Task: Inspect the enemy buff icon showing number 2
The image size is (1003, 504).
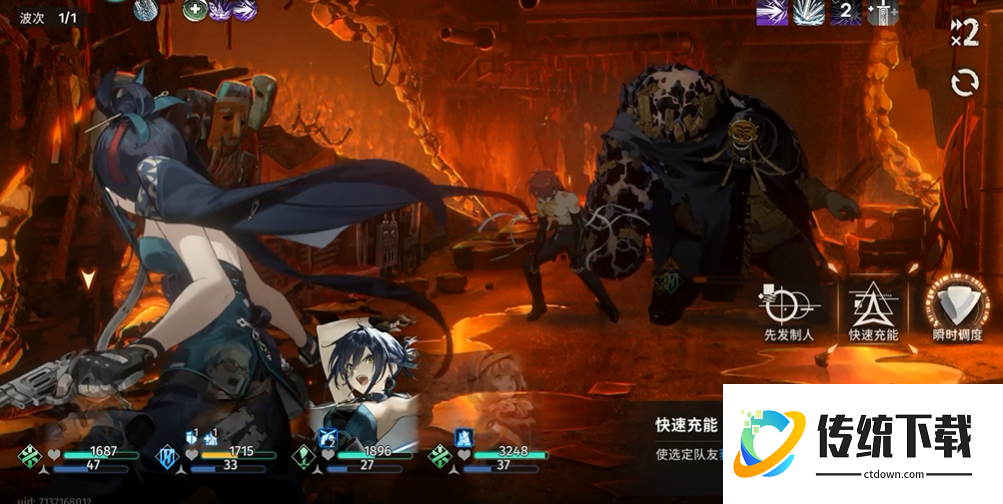Action: 847,13
